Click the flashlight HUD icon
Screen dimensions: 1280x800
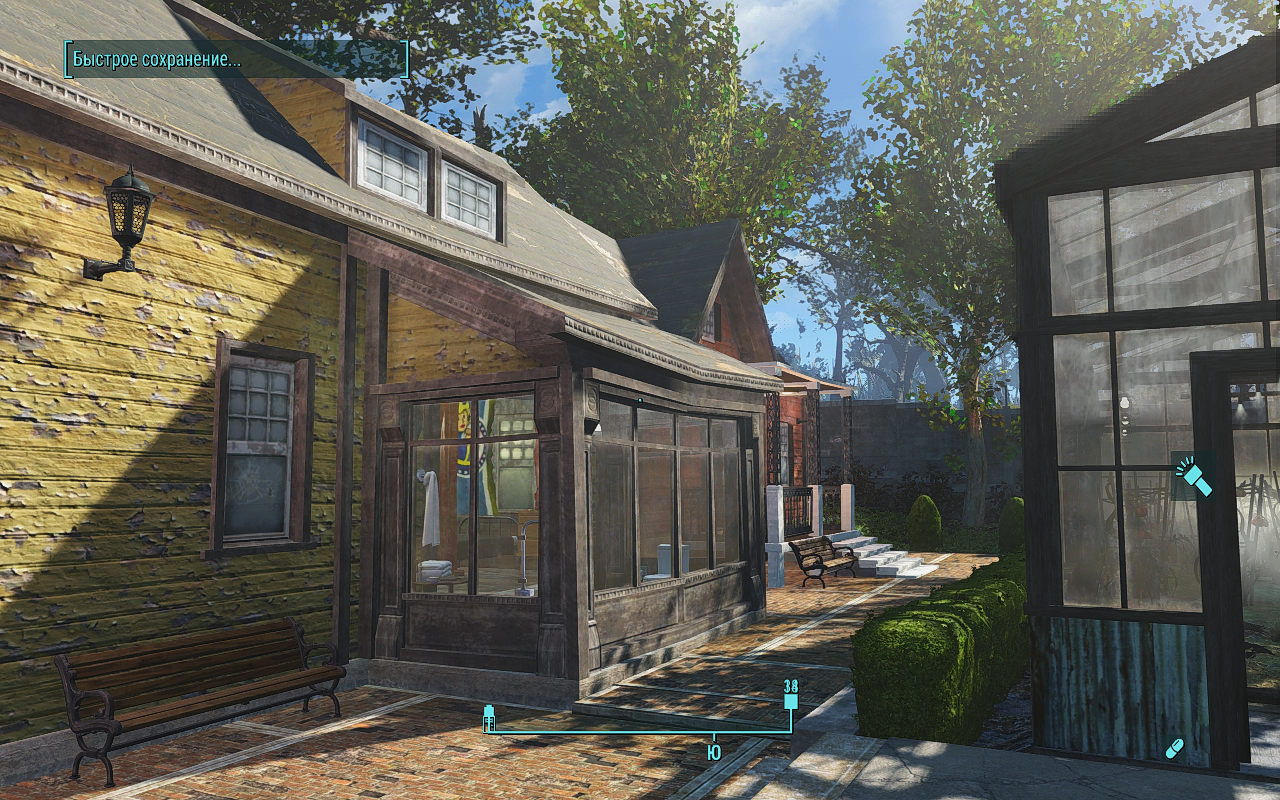coord(1194,477)
